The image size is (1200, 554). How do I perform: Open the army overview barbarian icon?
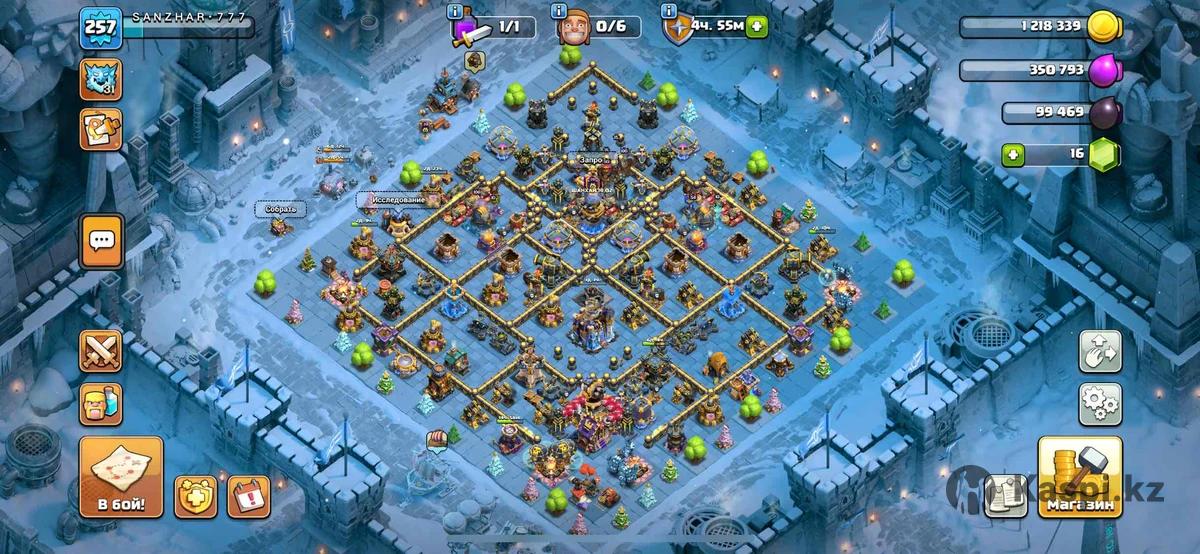coord(101,403)
